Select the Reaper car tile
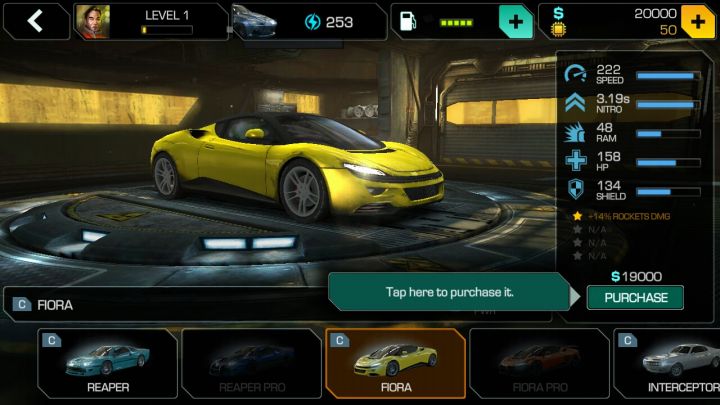This screenshot has width=720, height=405. (x=108, y=363)
